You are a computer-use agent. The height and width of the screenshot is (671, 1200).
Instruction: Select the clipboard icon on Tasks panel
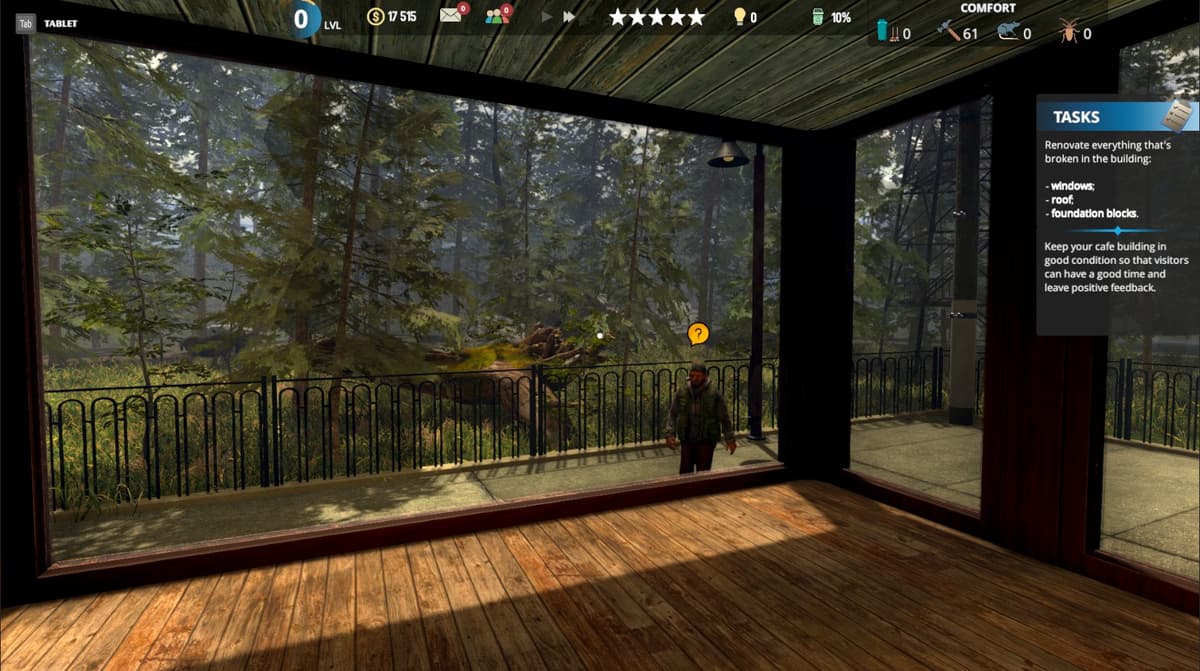pos(1176,114)
